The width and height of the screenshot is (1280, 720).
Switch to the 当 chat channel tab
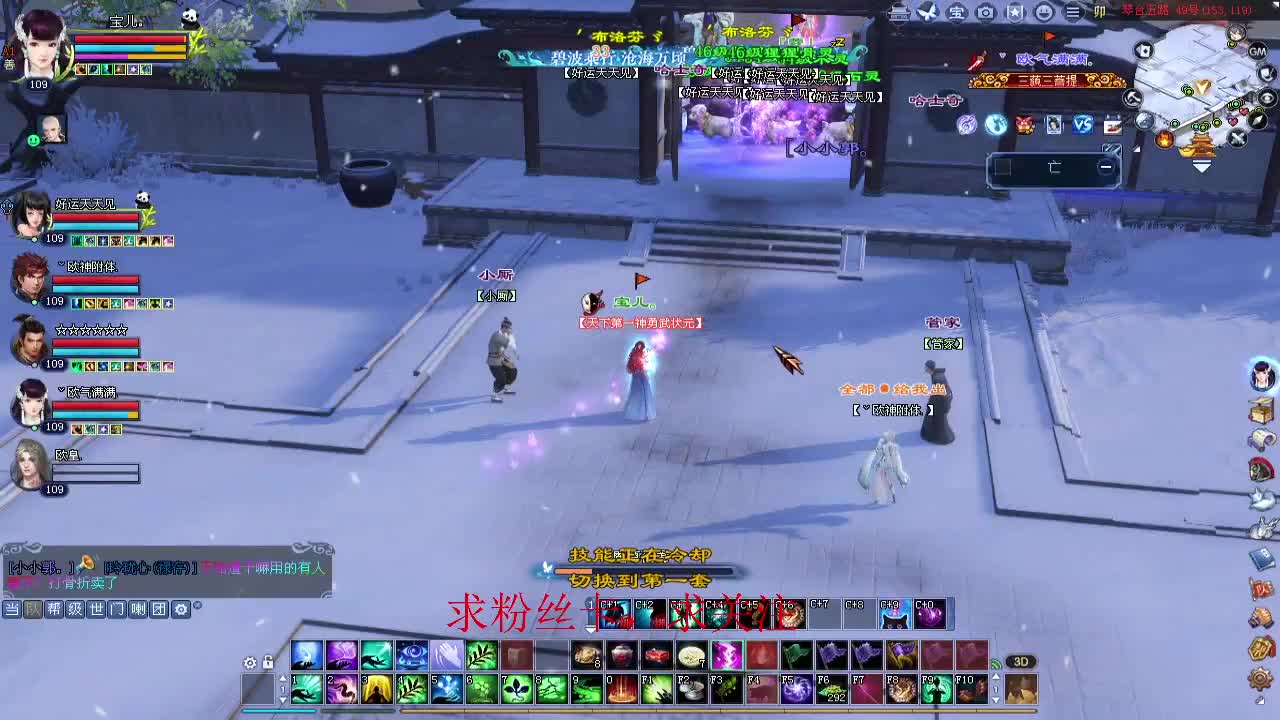12,608
